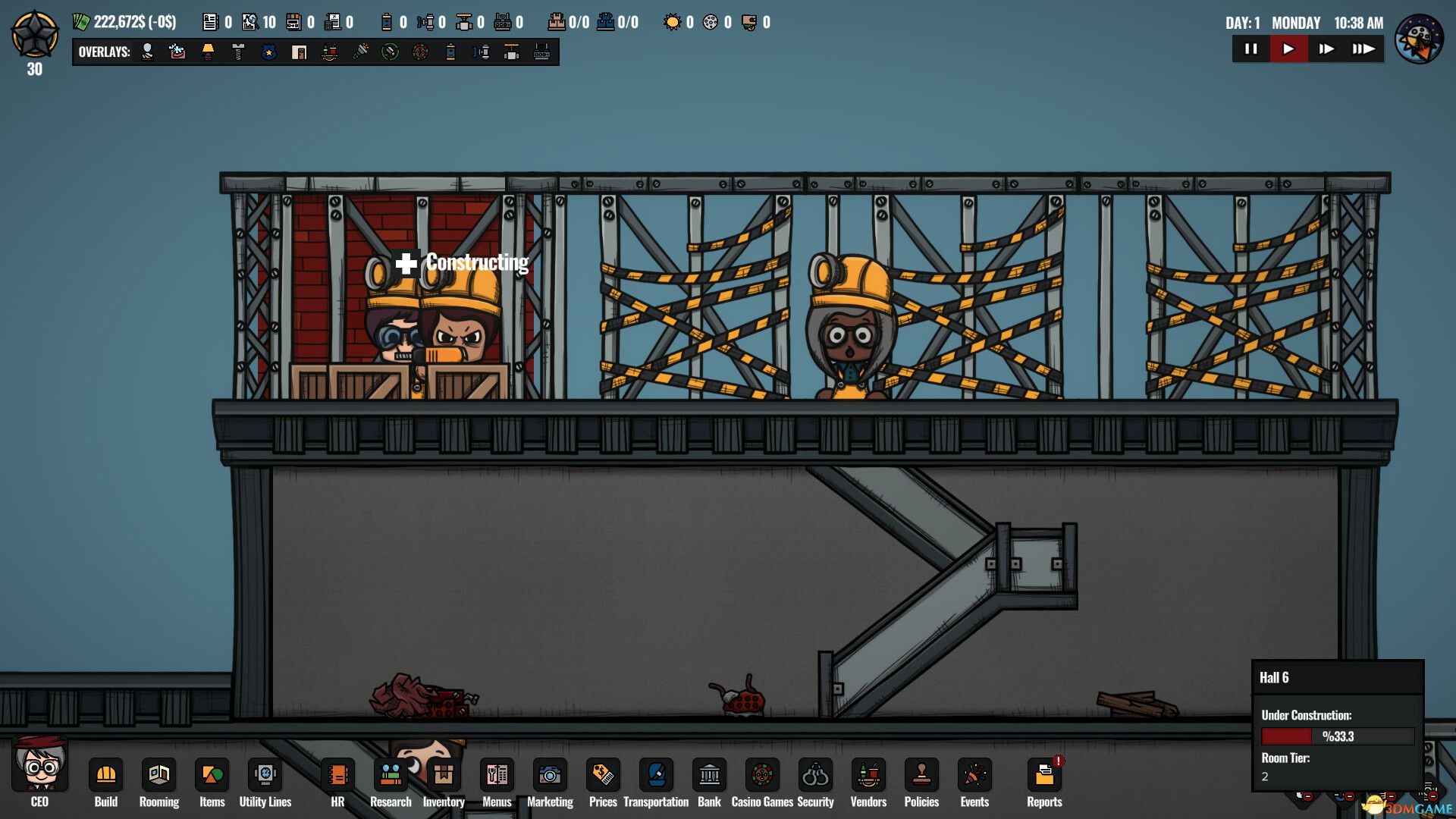Show the Inventory panel
Viewport: 1456px width, 819px height.
[444, 776]
